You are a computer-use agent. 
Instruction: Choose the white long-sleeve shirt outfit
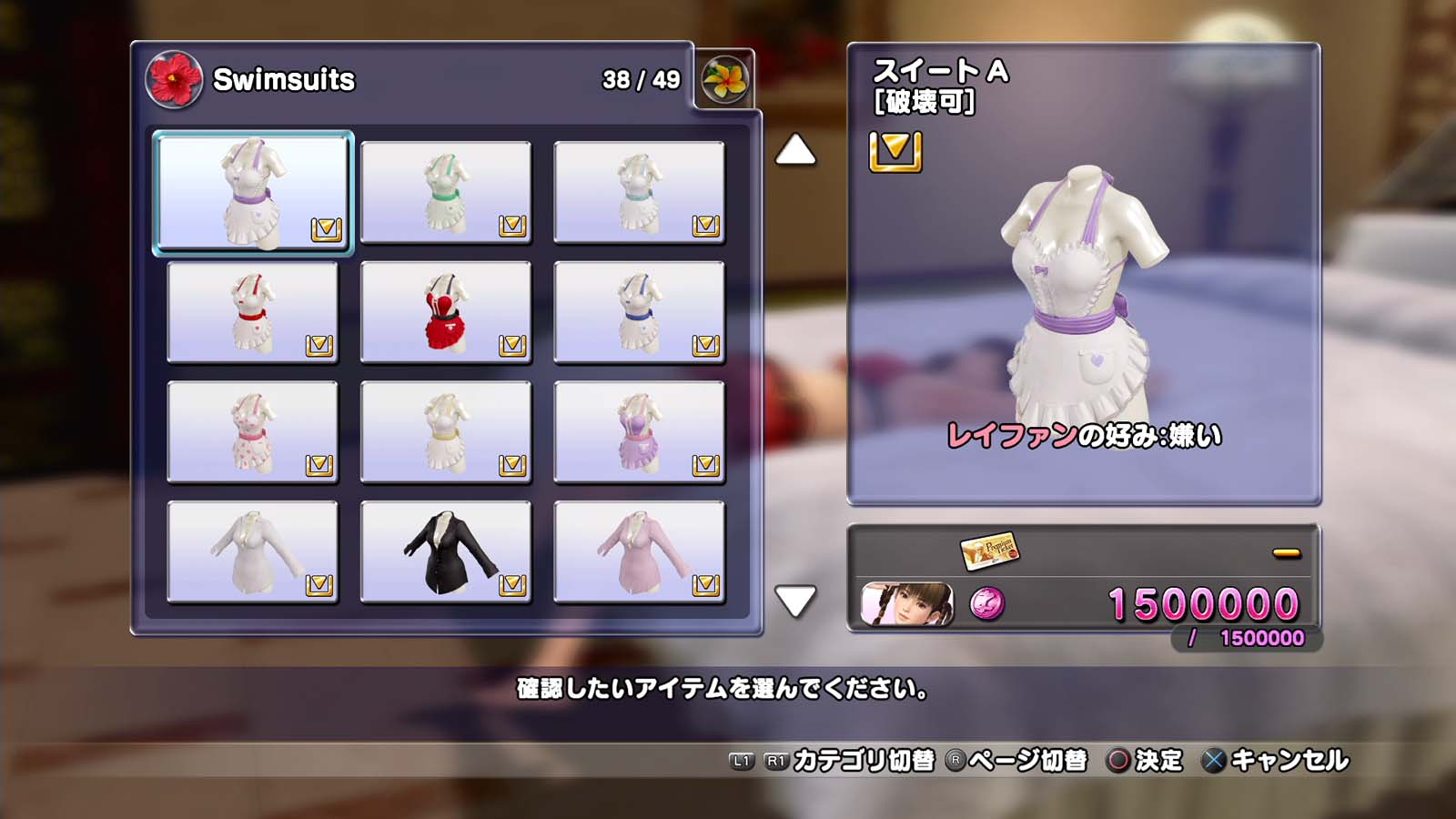[253, 552]
